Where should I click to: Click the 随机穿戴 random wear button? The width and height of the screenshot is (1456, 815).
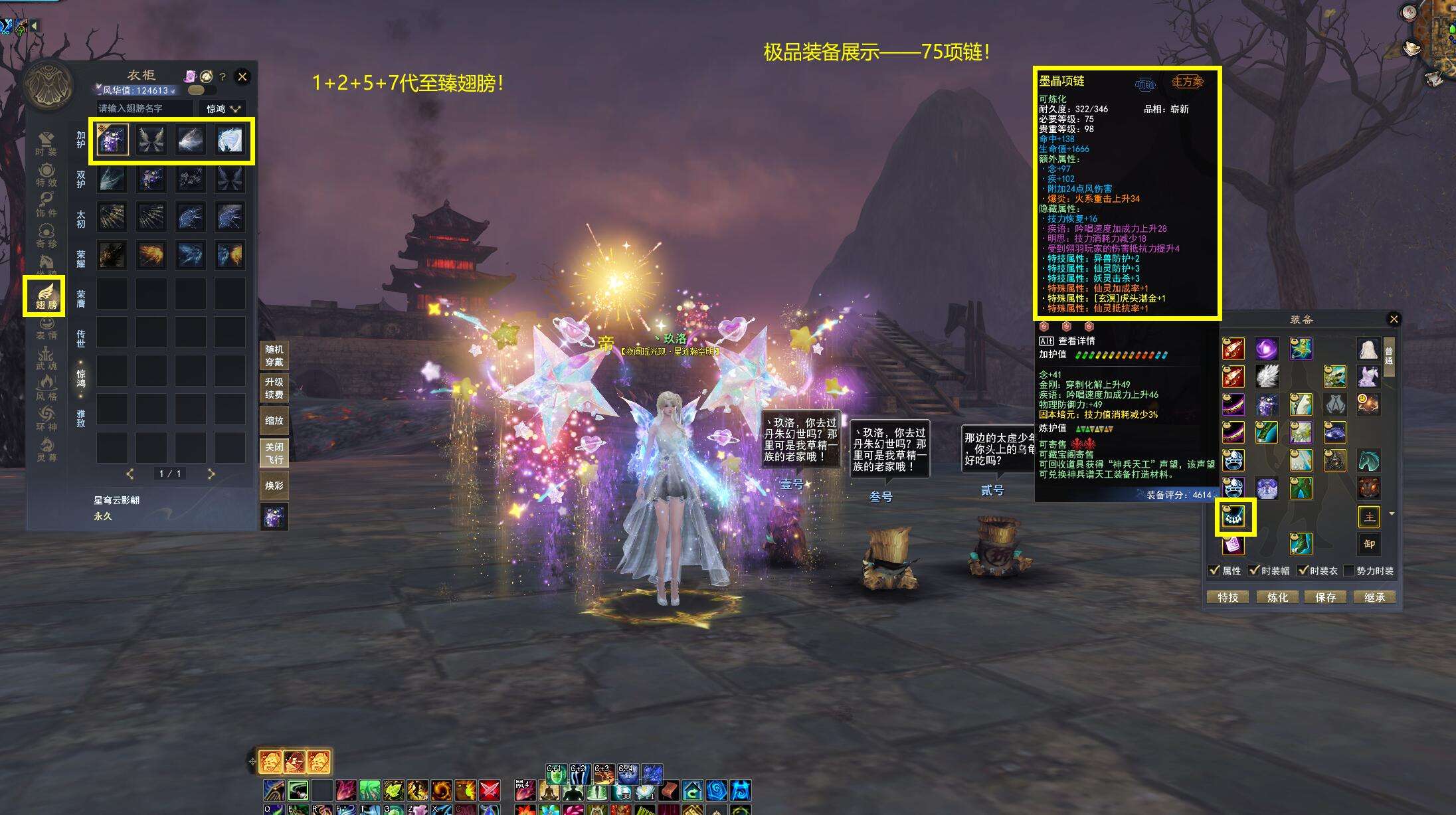click(x=274, y=355)
